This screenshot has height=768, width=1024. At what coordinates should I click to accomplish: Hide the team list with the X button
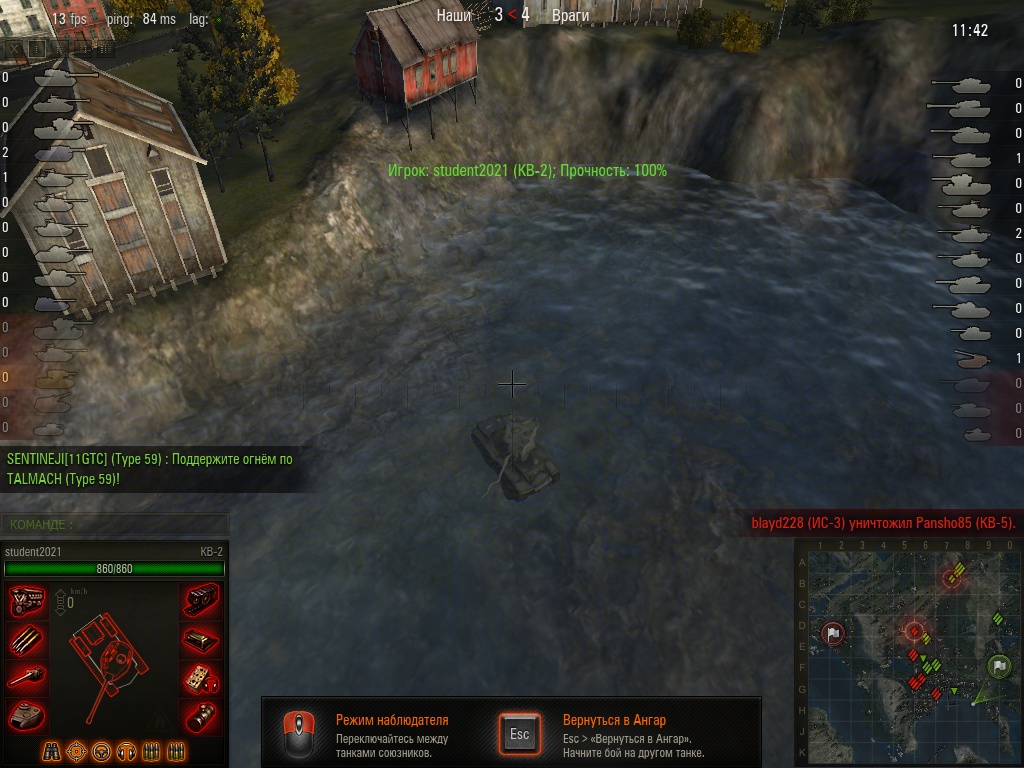click(x=12, y=47)
